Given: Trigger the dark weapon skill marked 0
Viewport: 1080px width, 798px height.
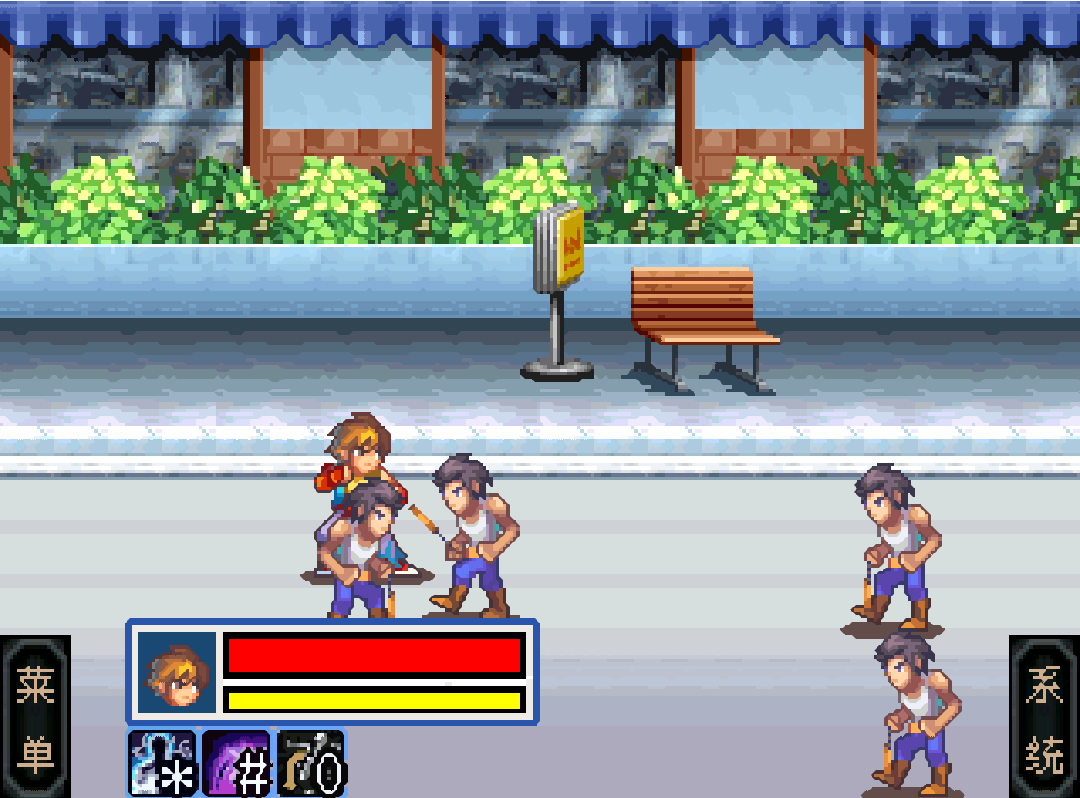Looking at the screenshot, I should click(311, 763).
